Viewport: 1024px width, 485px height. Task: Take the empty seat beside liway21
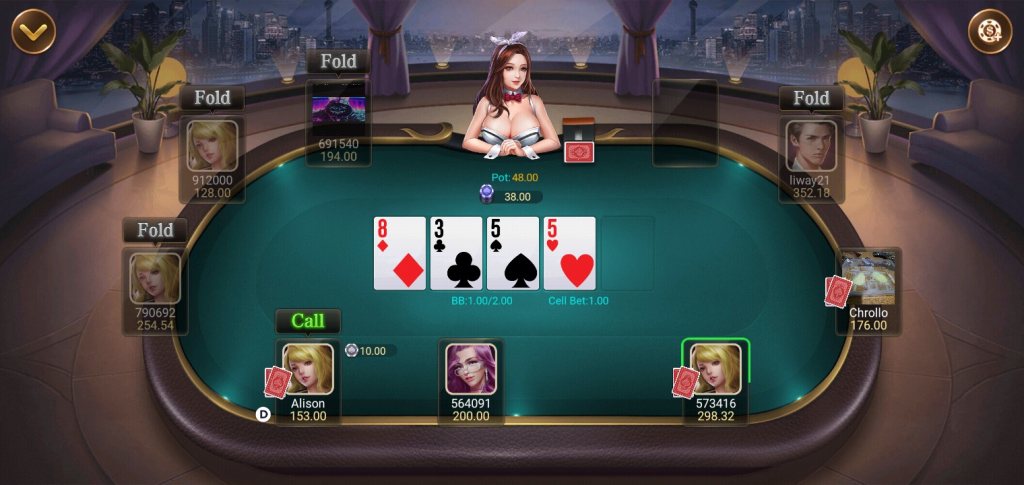click(x=685, y=122)
